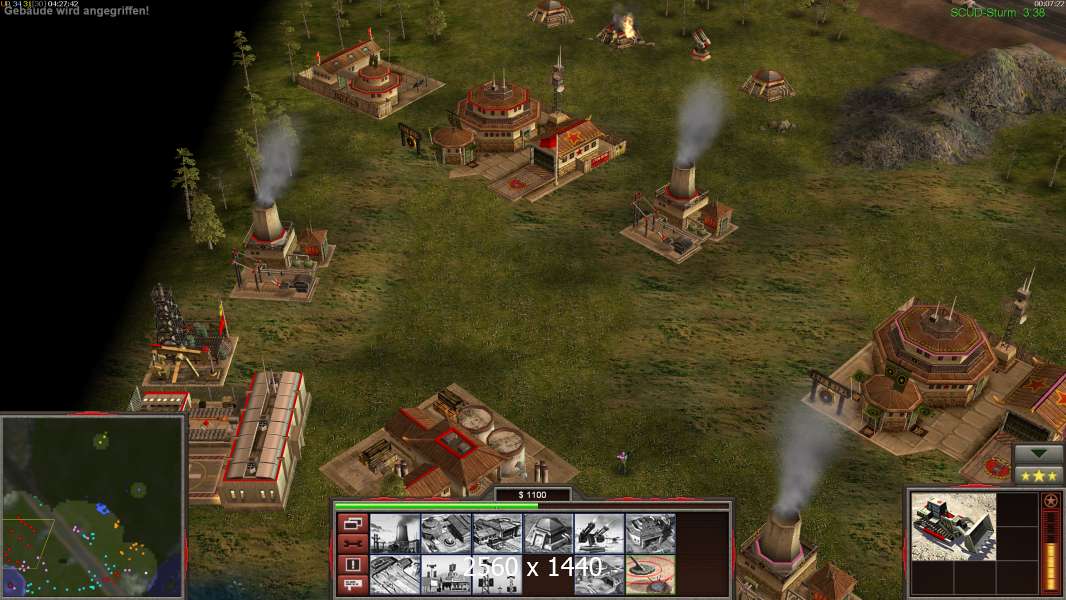Select the Bunker build icon

point(548,534)
